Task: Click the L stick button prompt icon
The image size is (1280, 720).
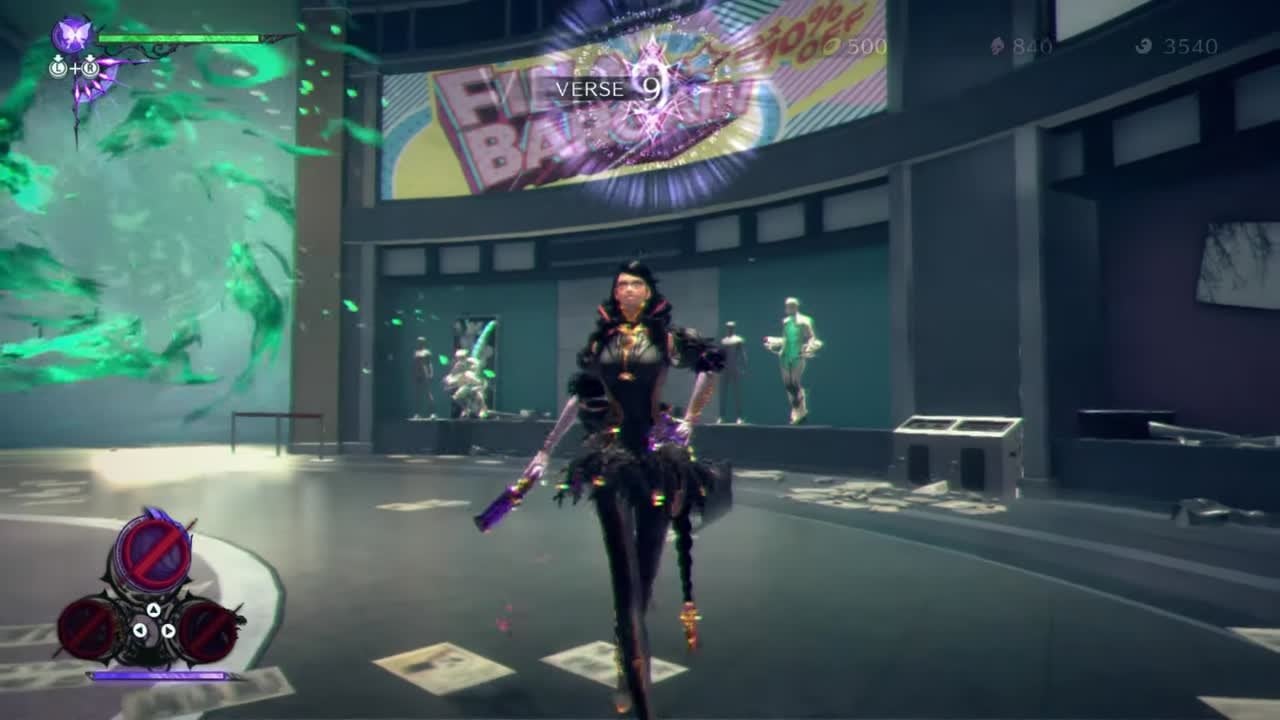Action: click(59, 68)
